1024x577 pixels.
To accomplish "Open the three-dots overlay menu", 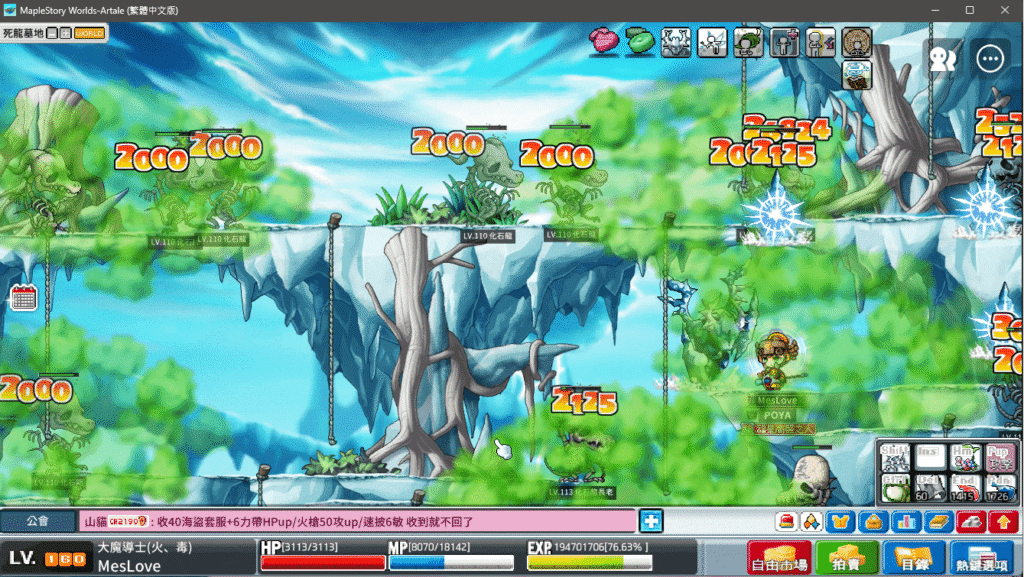I will coord(990,58).
